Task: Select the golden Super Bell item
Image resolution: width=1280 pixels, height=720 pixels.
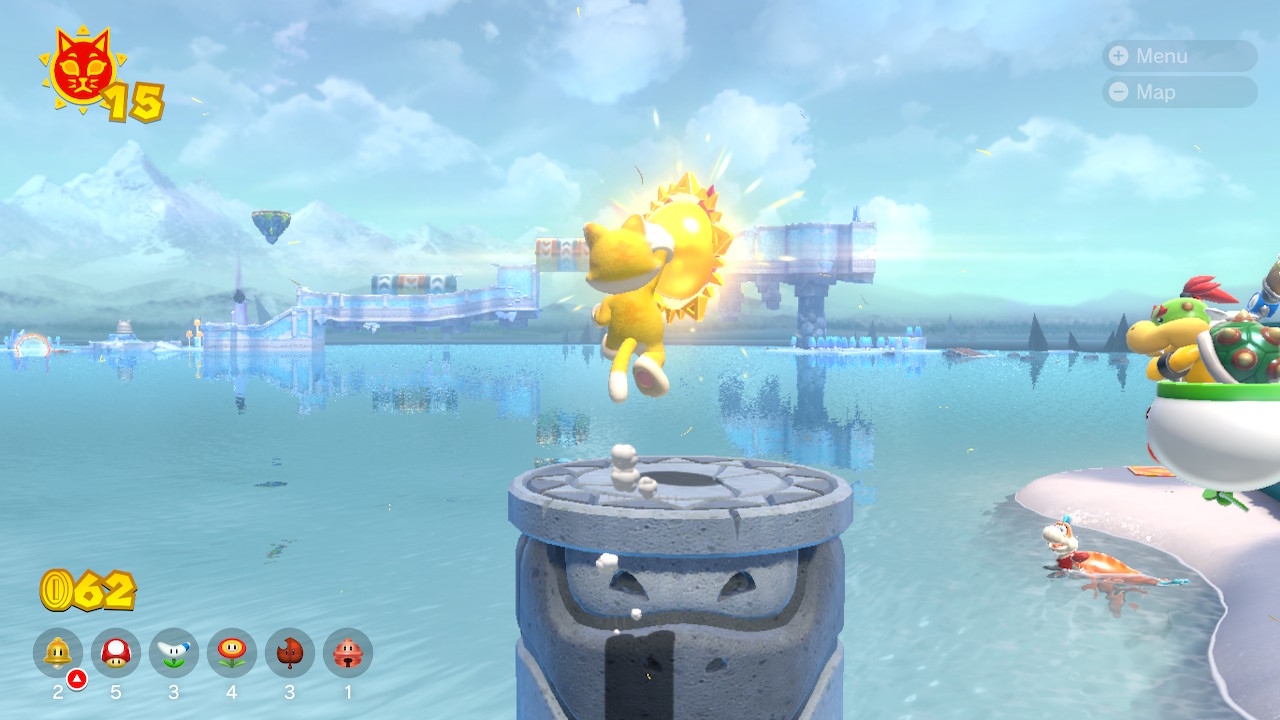Action: pyautogui.click(x=58, y=653)
